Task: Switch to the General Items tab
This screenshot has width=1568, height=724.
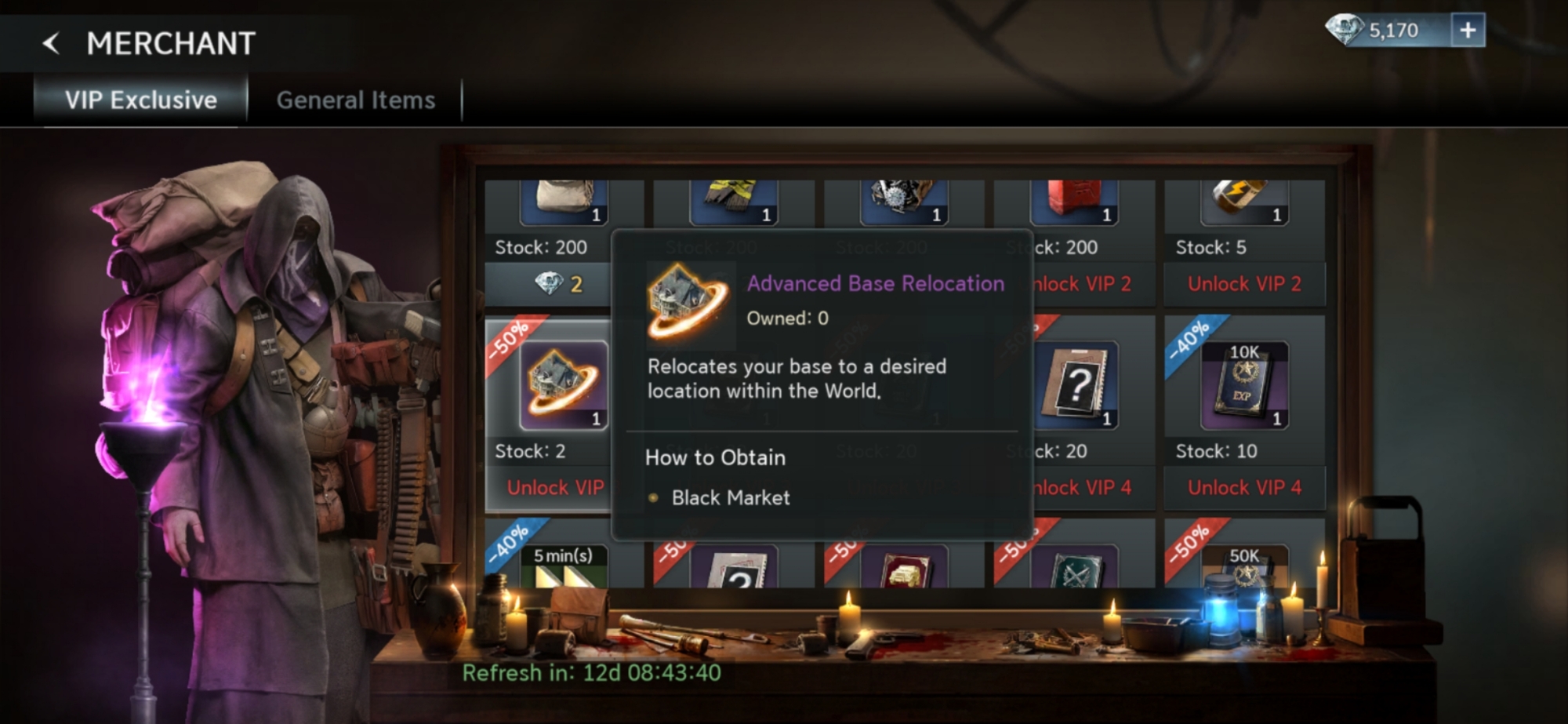Action: (x=355, y=100)
